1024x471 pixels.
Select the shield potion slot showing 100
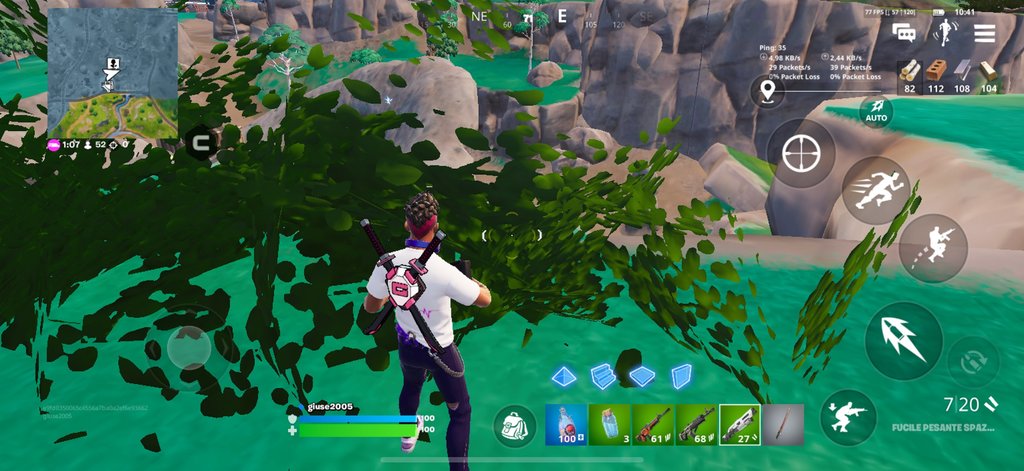(565, 425)
